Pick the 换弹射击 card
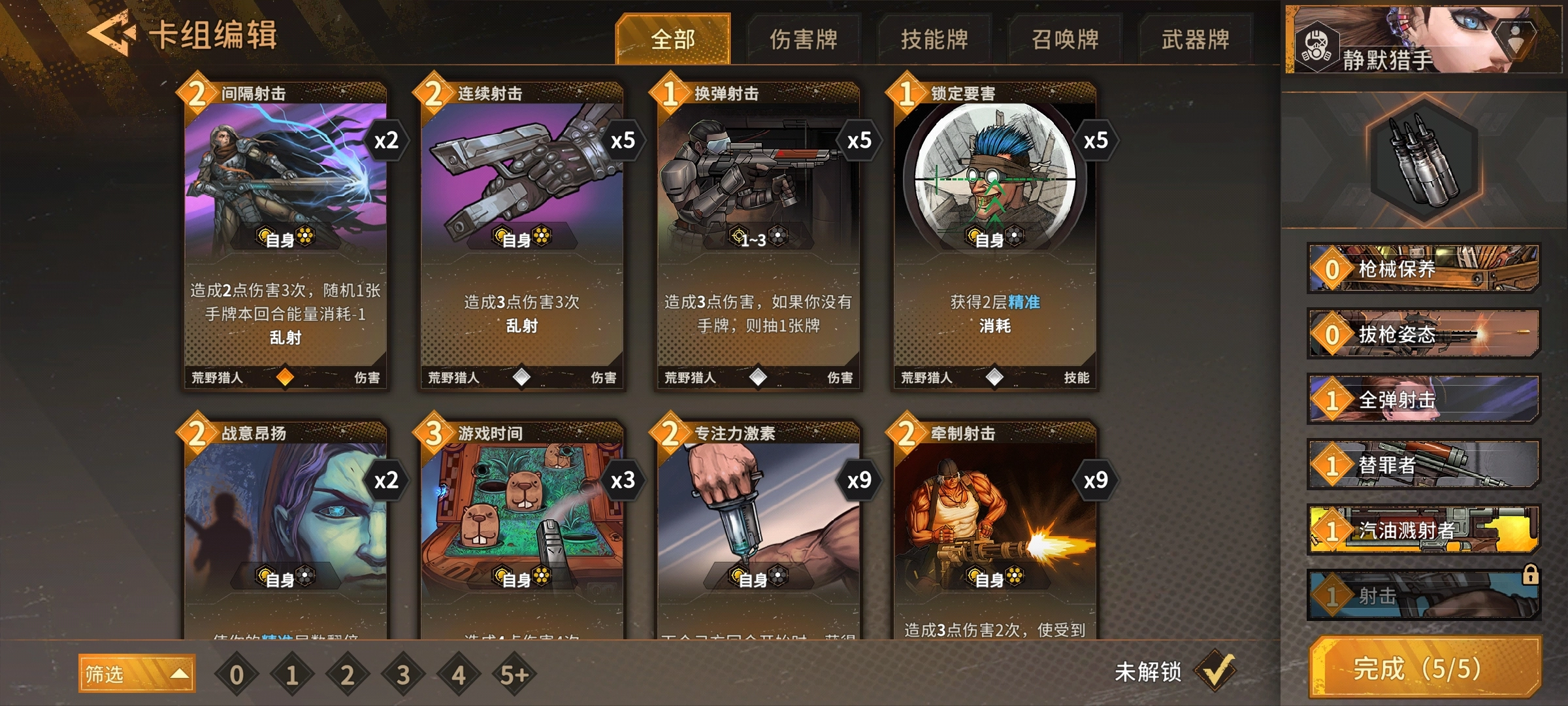The height and width of the screenshot is (706, 1568). click(x=759, y=235)
